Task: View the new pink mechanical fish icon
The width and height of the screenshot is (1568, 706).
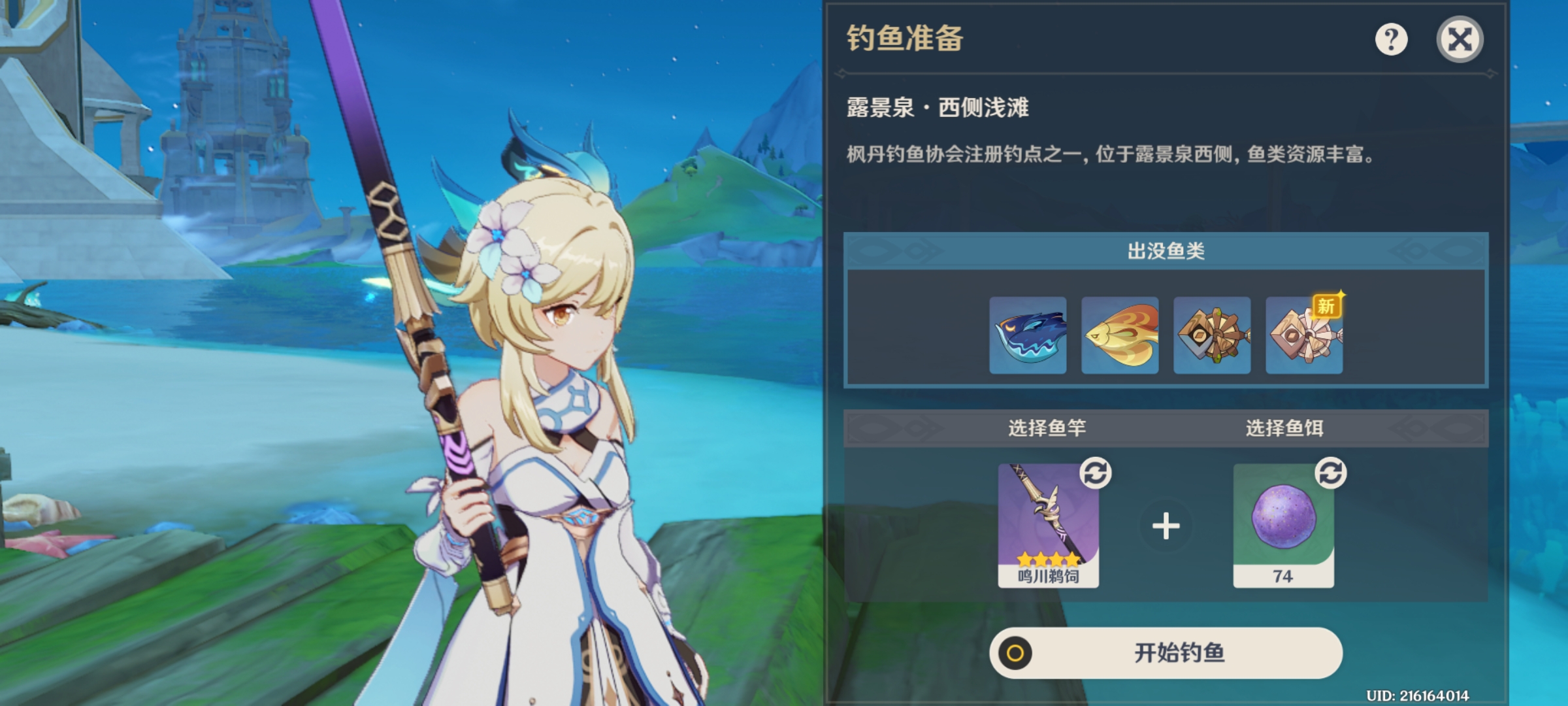Action: 1304,335
